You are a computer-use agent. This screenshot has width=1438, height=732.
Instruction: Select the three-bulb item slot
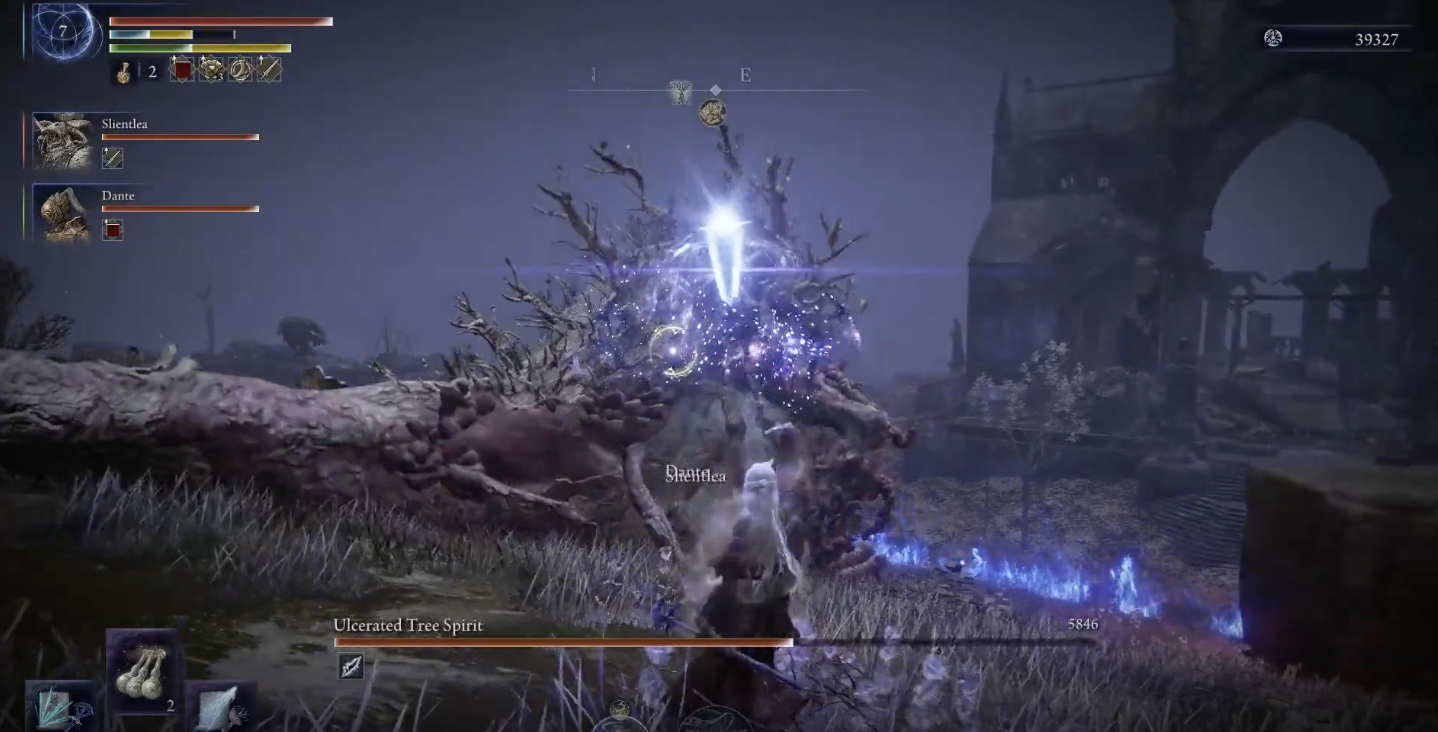142,670
